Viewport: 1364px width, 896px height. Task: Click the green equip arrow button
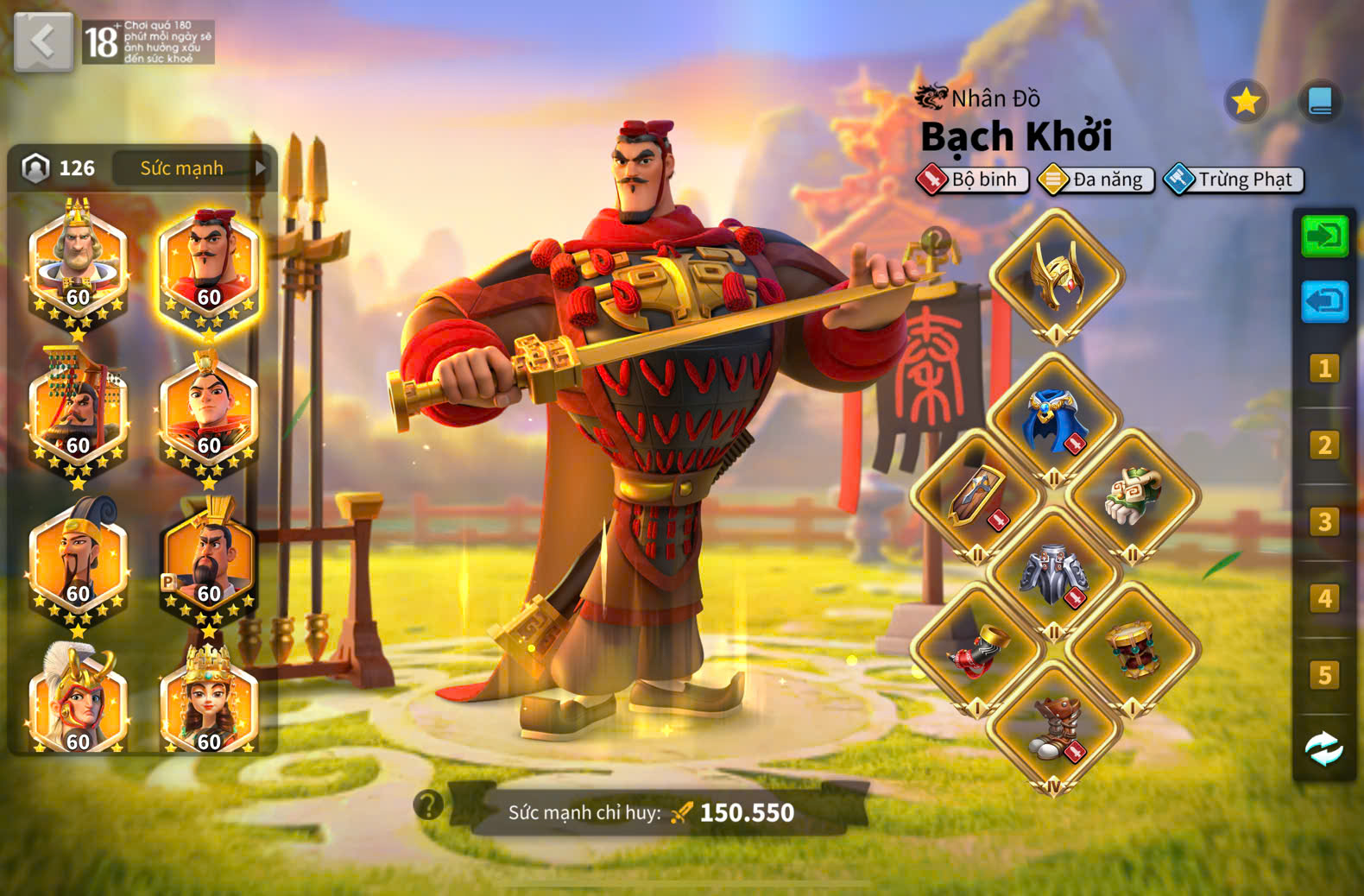click(x=1324, y=236)
